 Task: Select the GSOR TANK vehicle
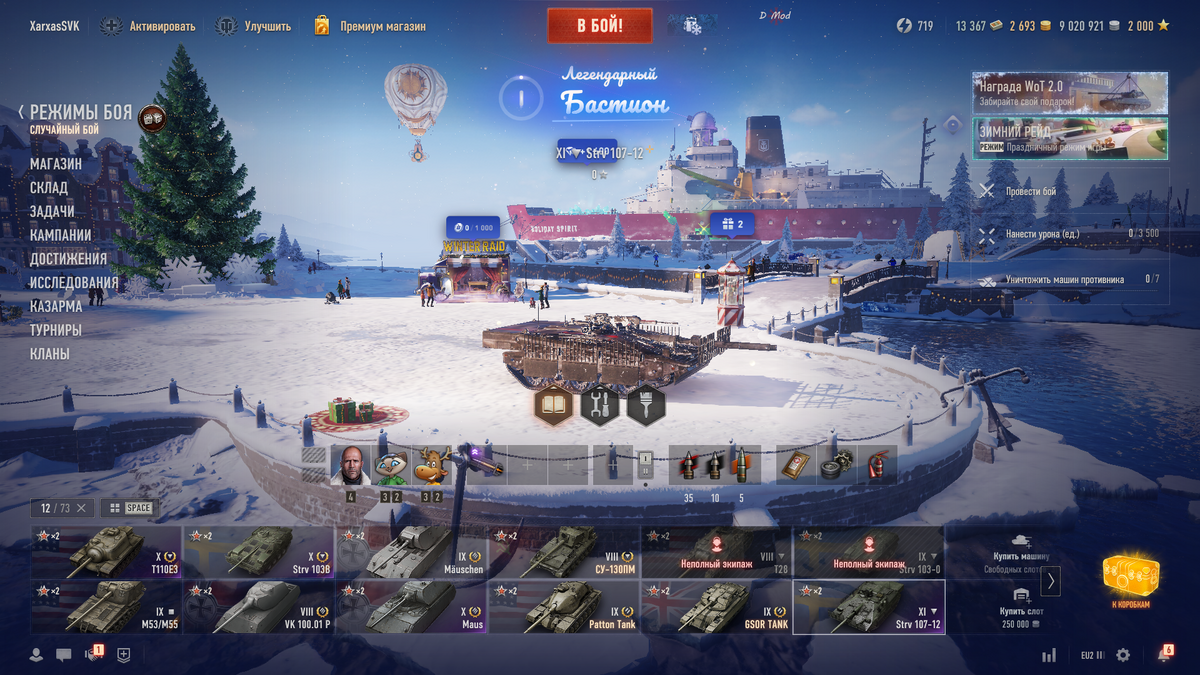tap(717, 606)
